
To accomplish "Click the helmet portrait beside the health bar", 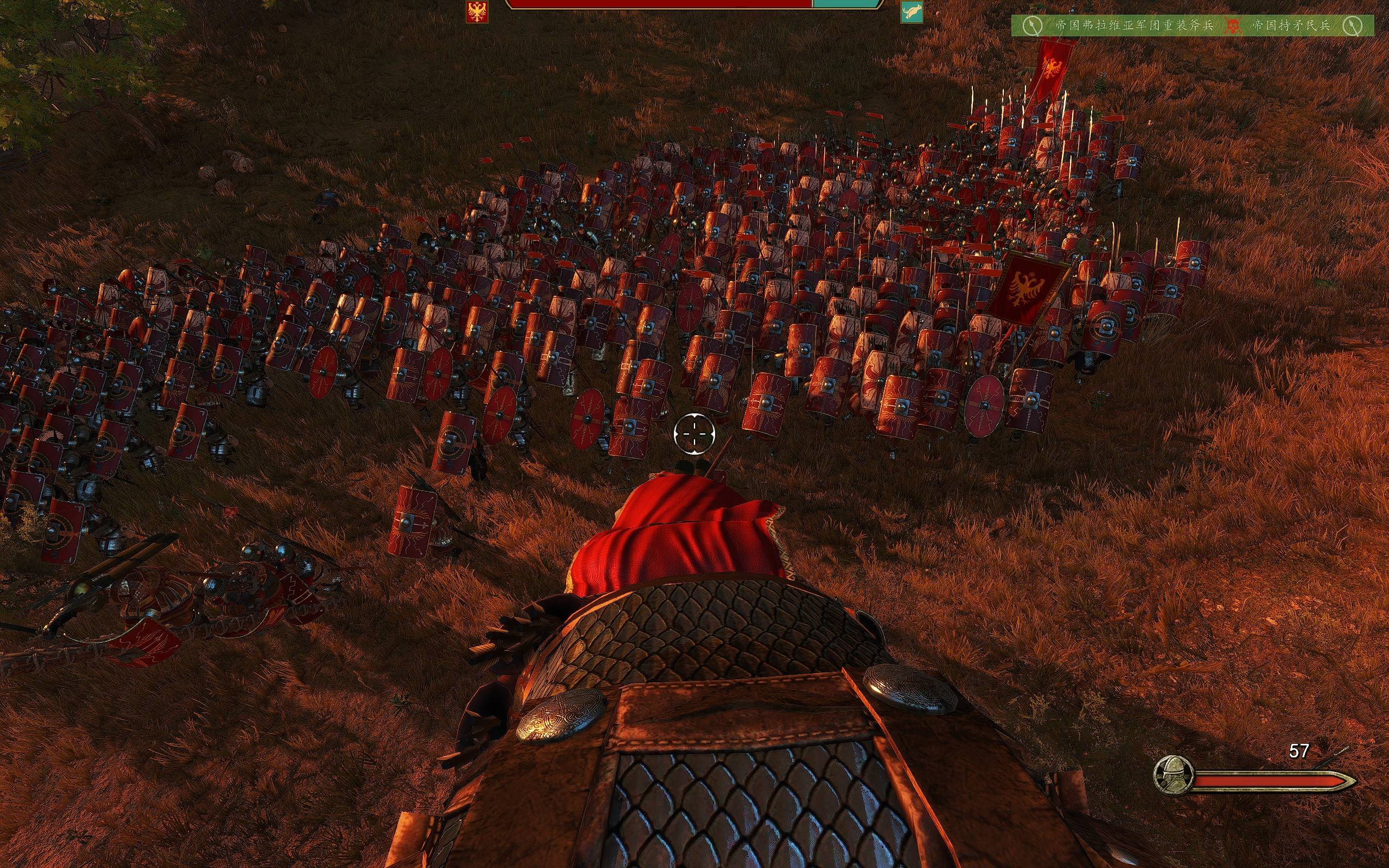I will coord(1173,775).
